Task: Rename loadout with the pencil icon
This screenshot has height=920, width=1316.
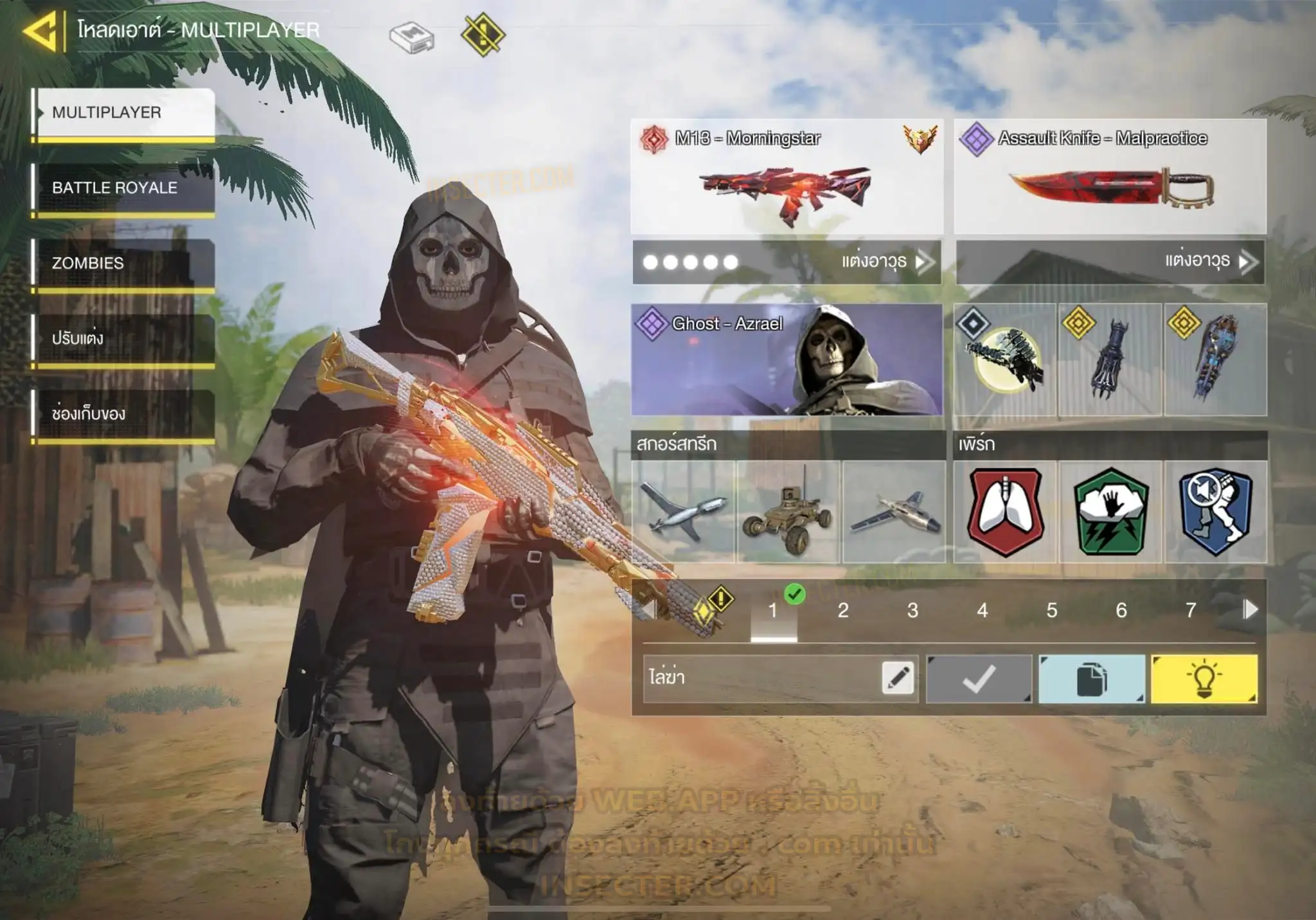Action: (x=898, y=678)
